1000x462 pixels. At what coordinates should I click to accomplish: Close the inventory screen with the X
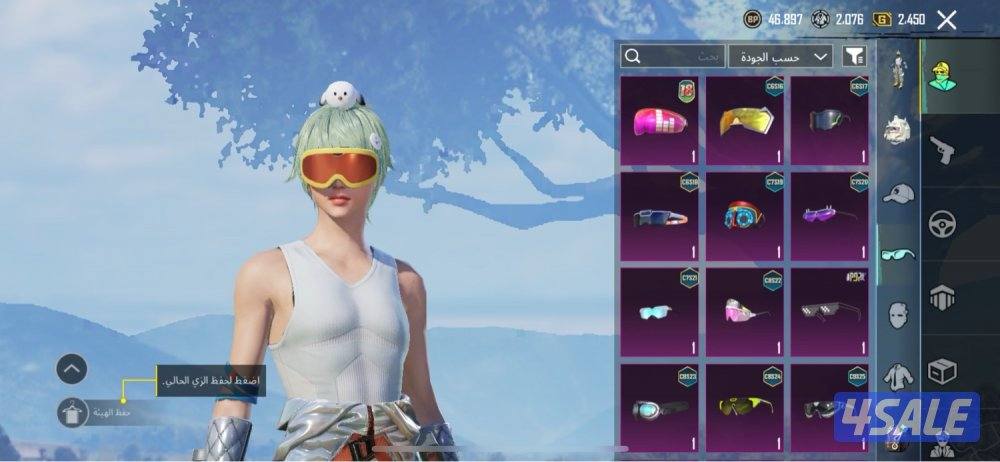946,19
